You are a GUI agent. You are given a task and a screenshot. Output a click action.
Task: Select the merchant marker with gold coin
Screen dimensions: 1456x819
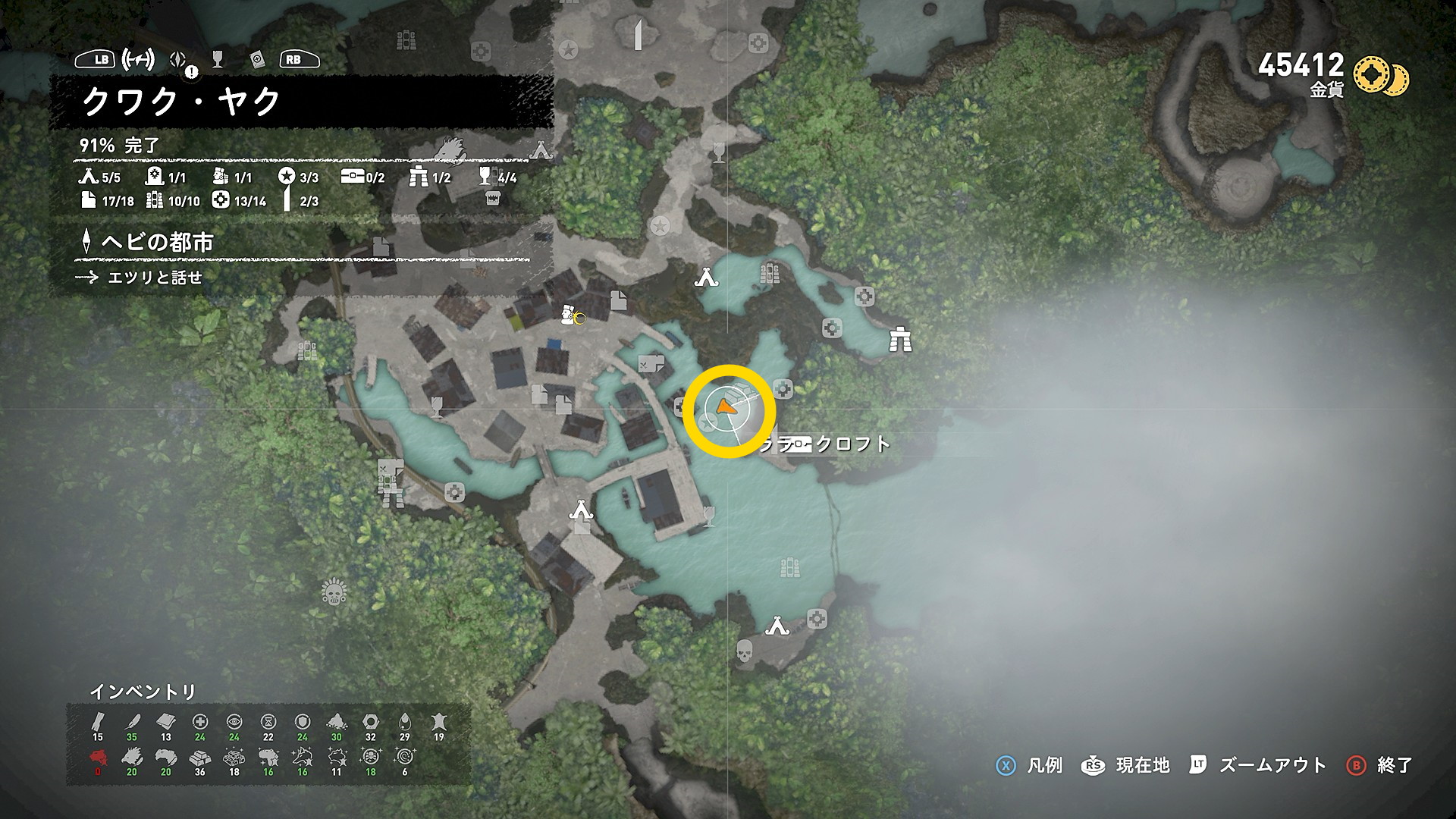570,316
